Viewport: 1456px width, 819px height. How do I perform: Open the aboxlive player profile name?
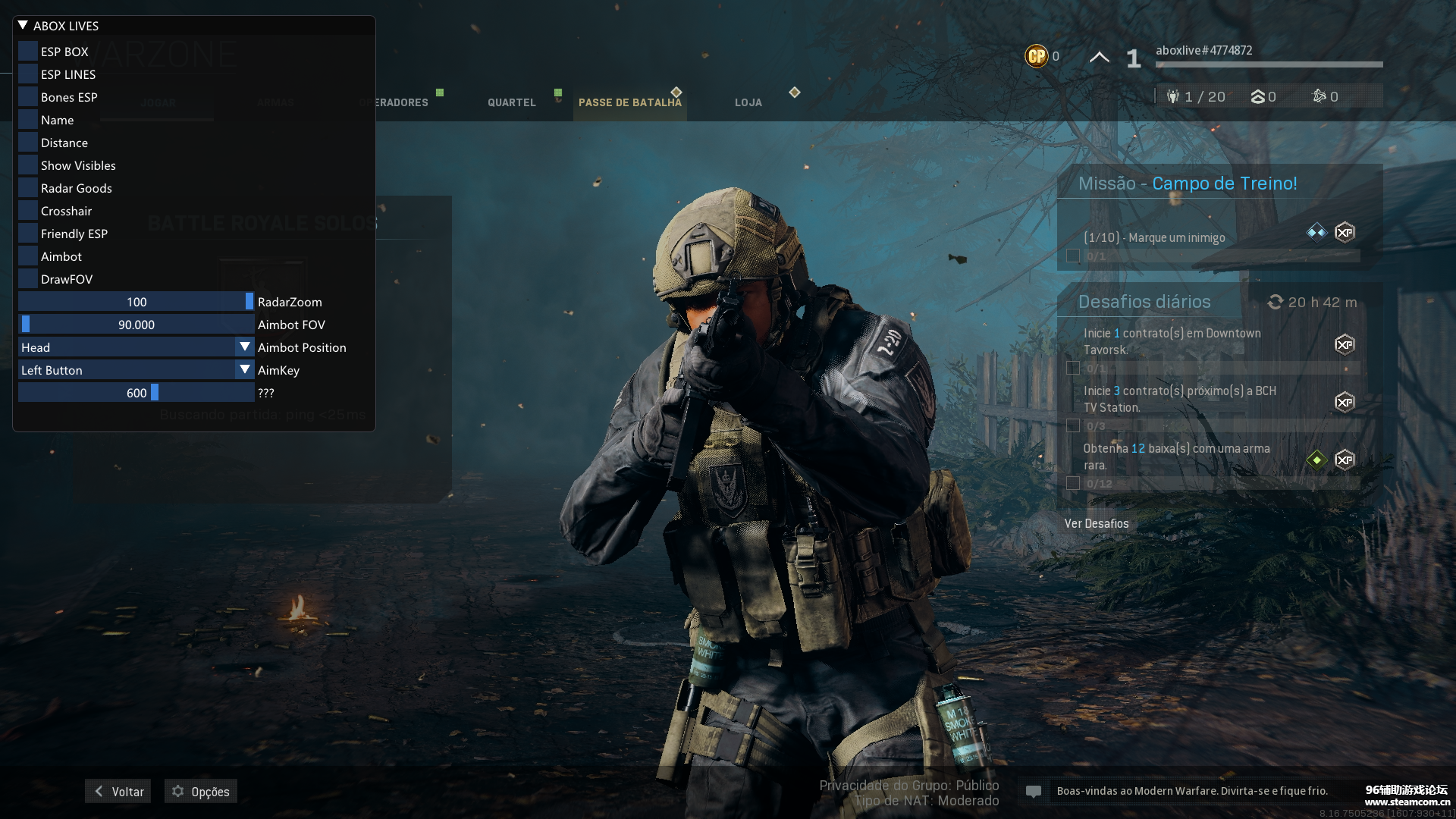[1203, 50]
